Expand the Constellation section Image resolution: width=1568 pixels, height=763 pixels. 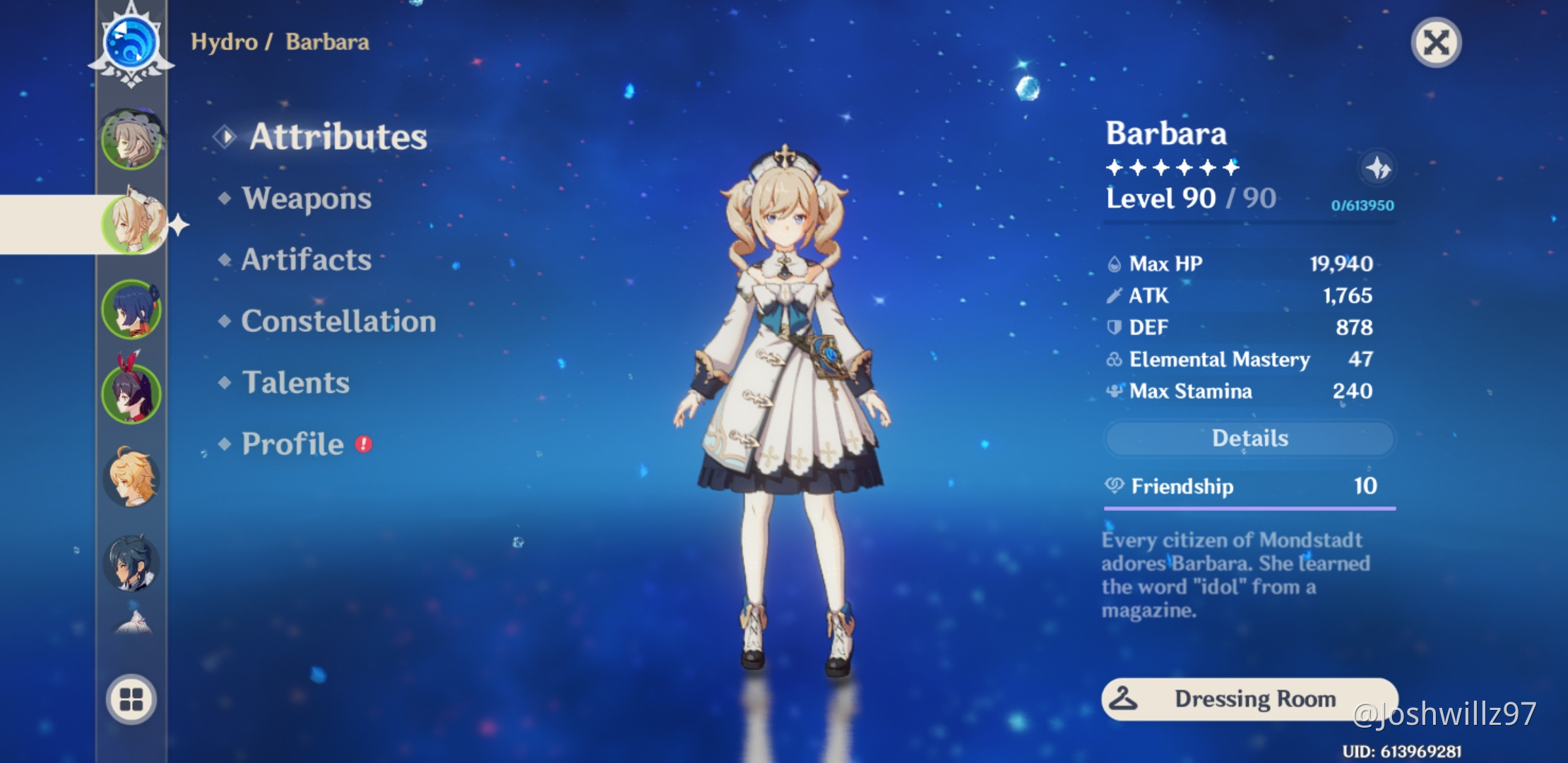point(337,321)
